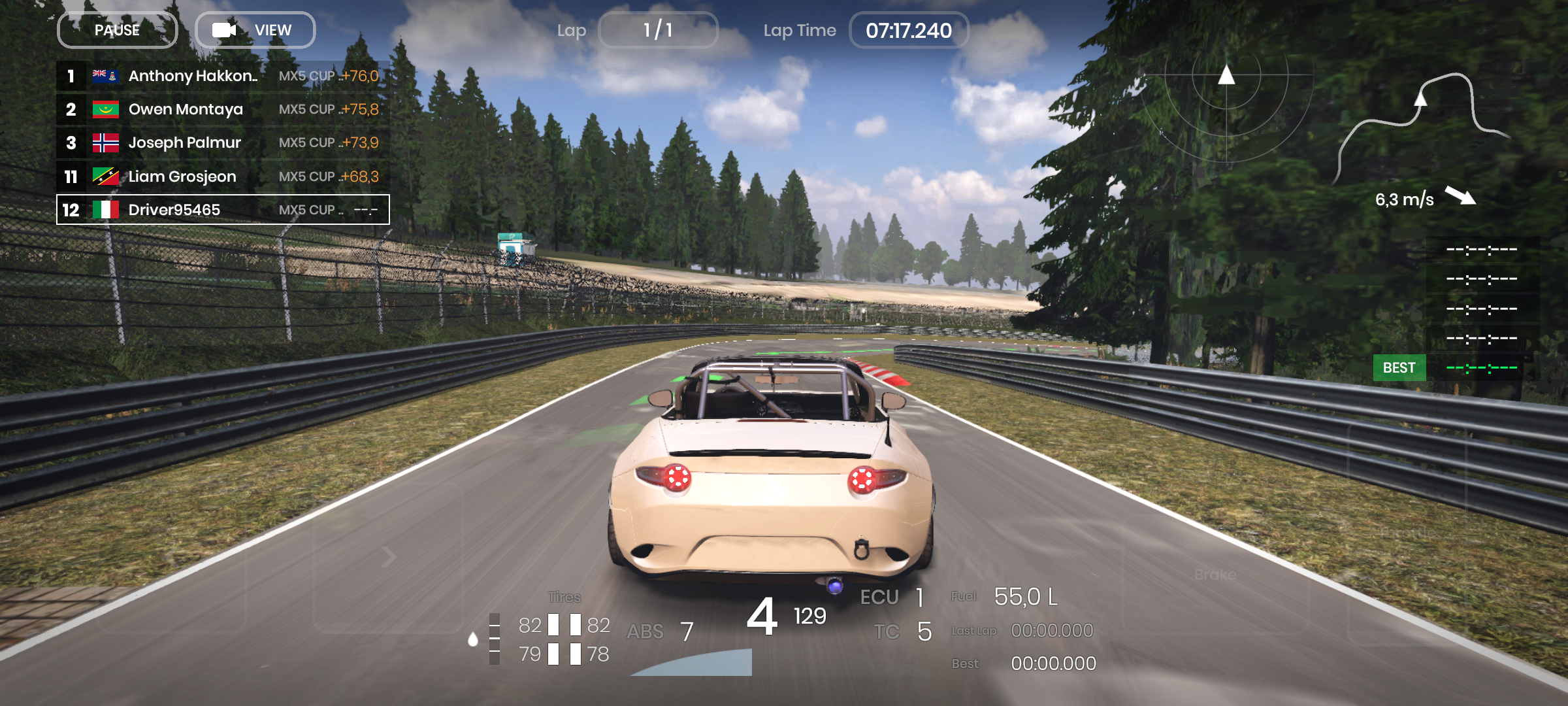Select the highlighted Driver95465 row

223,210
